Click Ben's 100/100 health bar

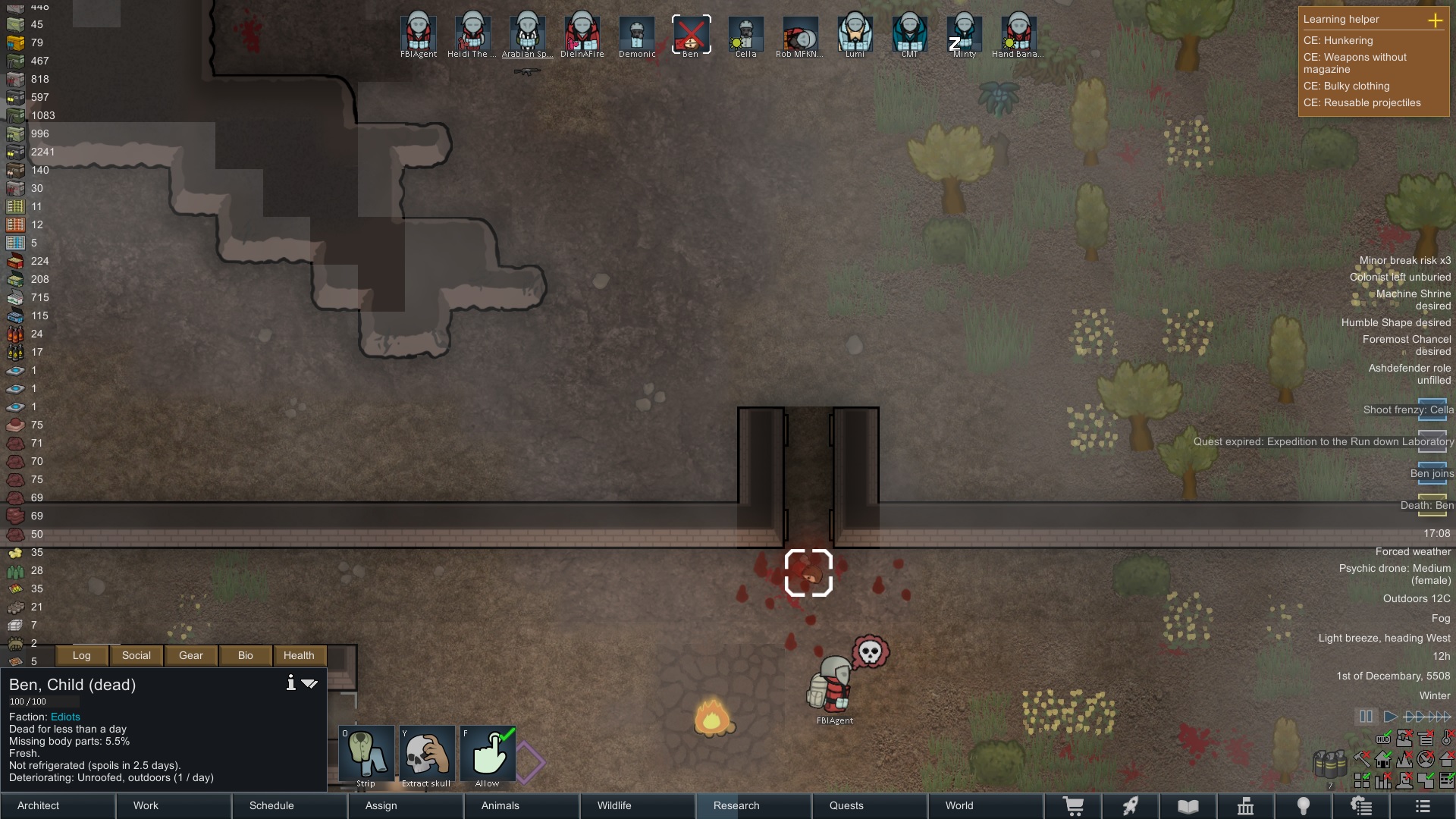click(43, 701)
